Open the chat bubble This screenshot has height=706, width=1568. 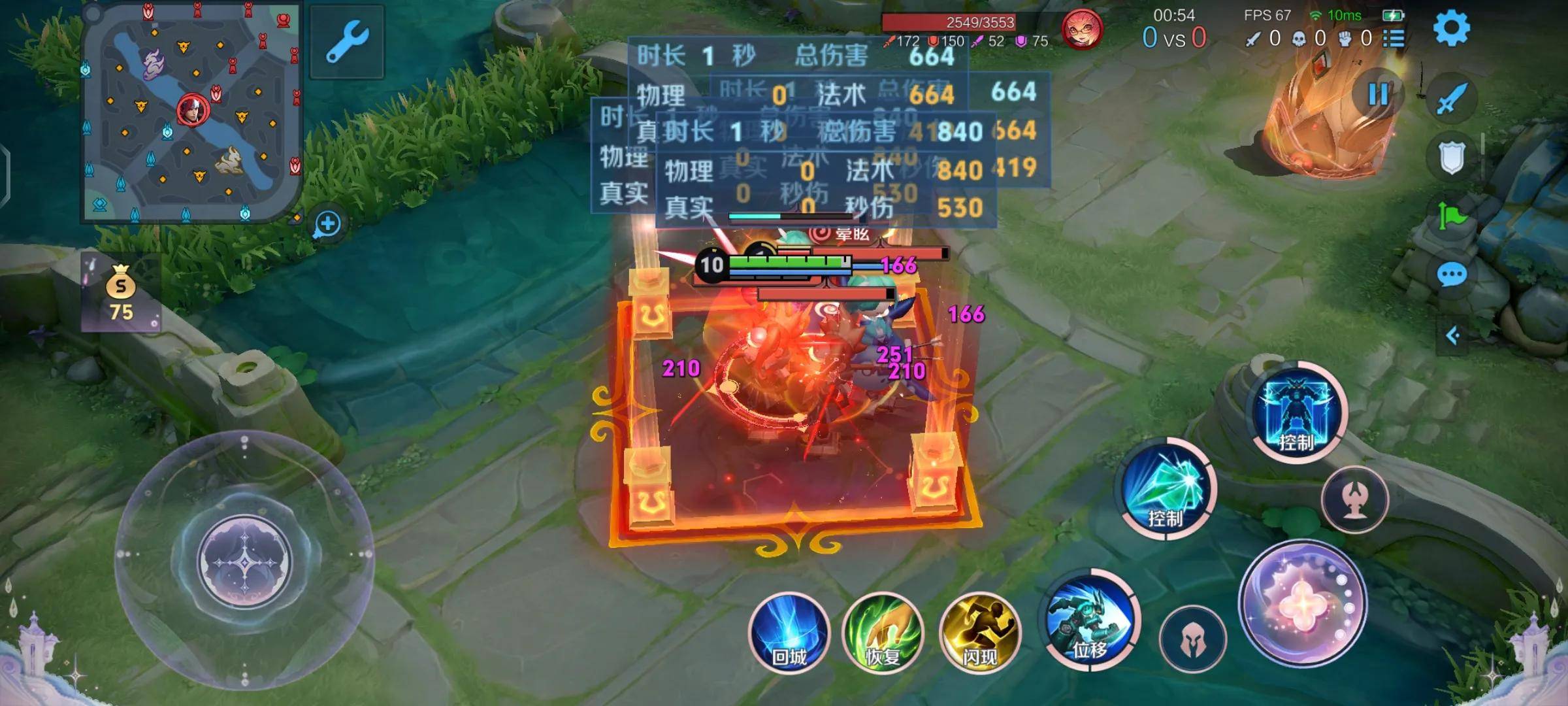(x=1452, y=275)
